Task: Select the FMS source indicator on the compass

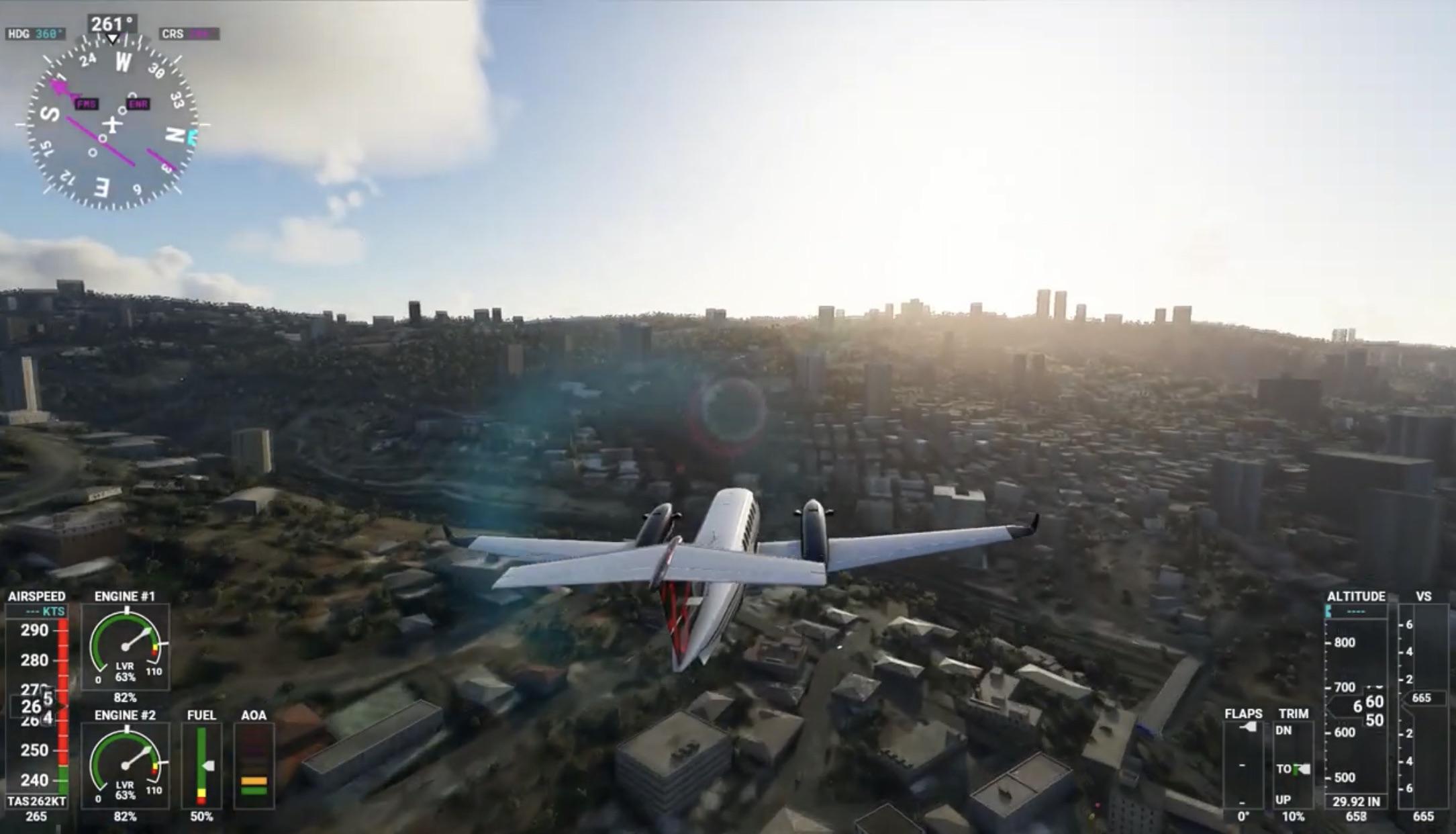Action: pos(87,103)
